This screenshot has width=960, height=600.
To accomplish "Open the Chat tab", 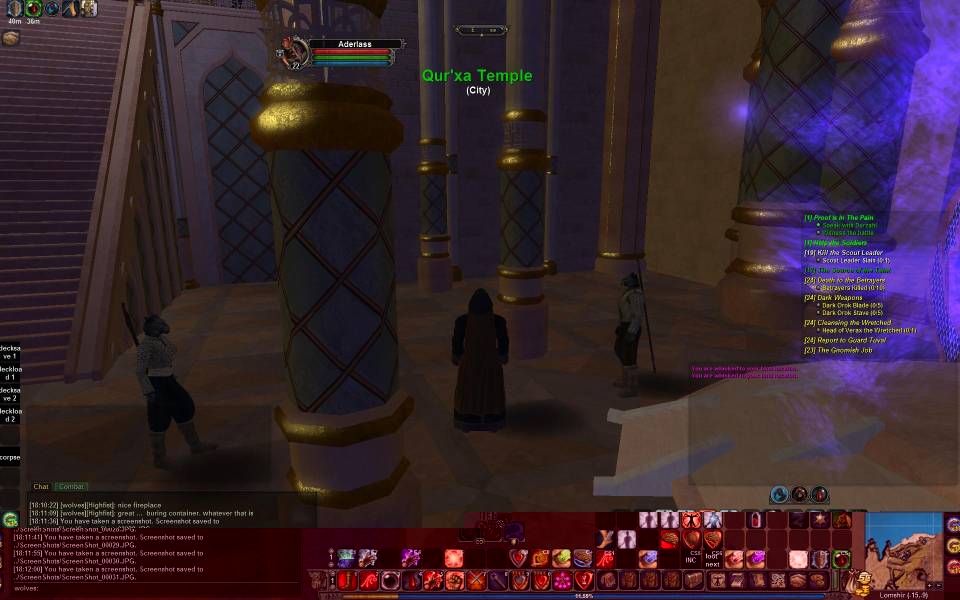I will (41, 487).
